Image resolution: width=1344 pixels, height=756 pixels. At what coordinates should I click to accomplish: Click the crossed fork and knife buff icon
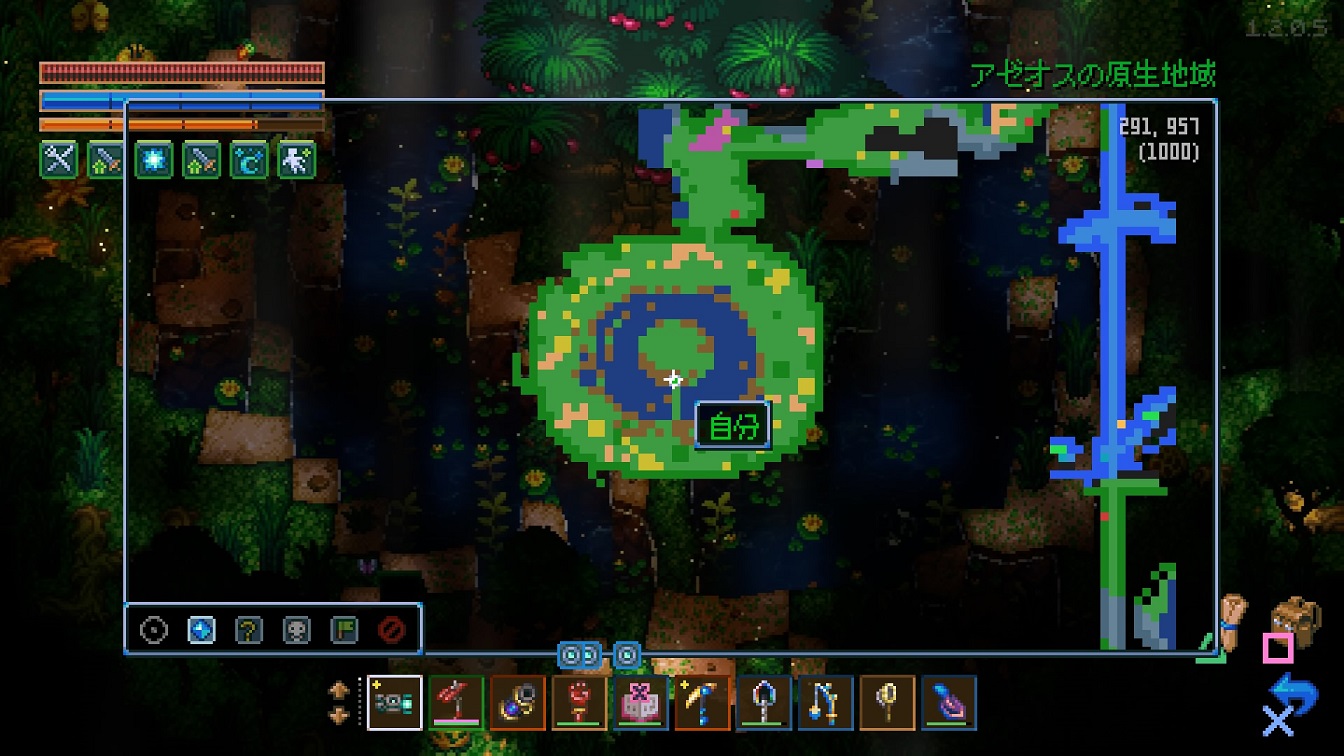58,159
